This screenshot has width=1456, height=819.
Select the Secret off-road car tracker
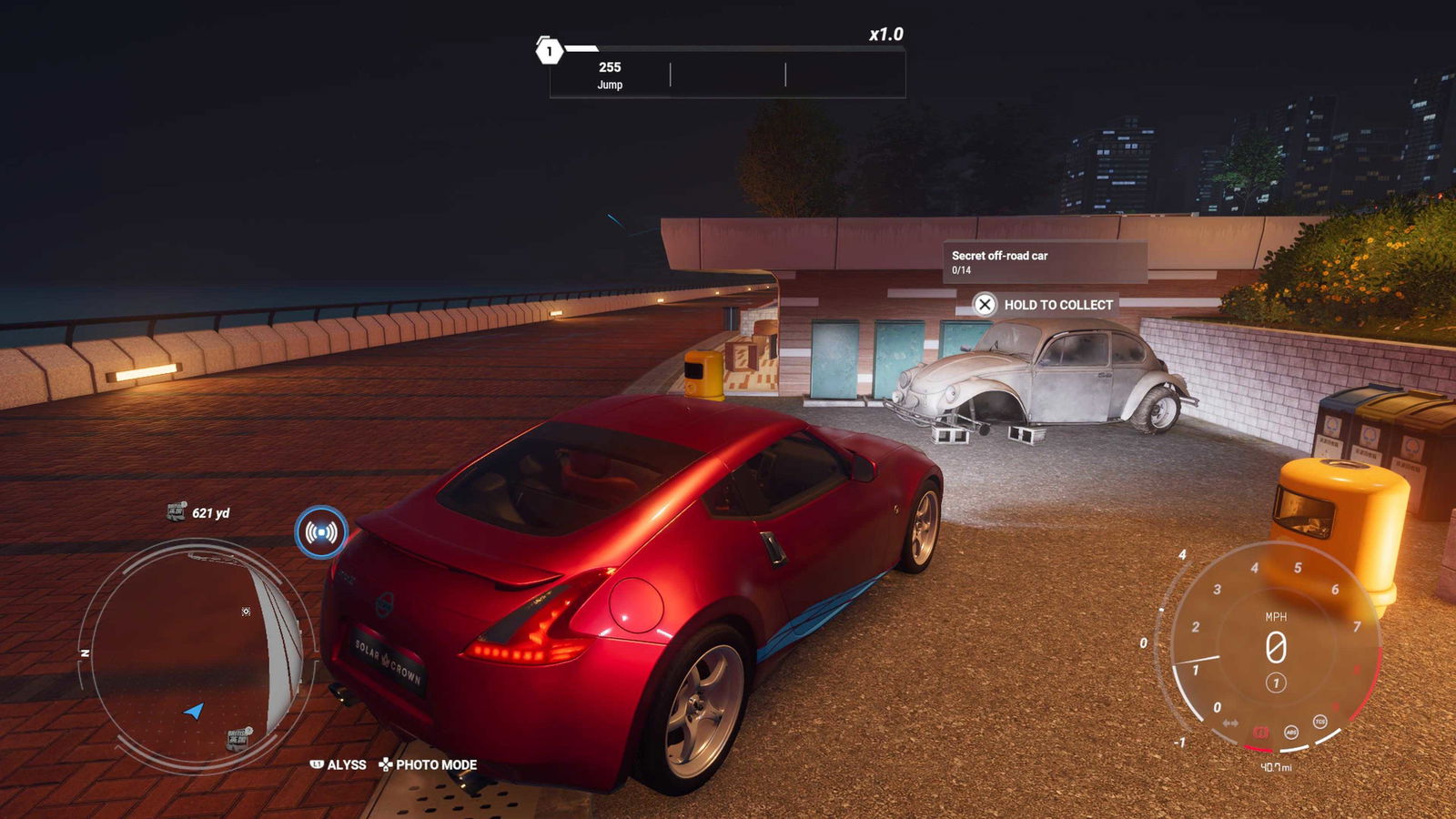(1044, 262)
